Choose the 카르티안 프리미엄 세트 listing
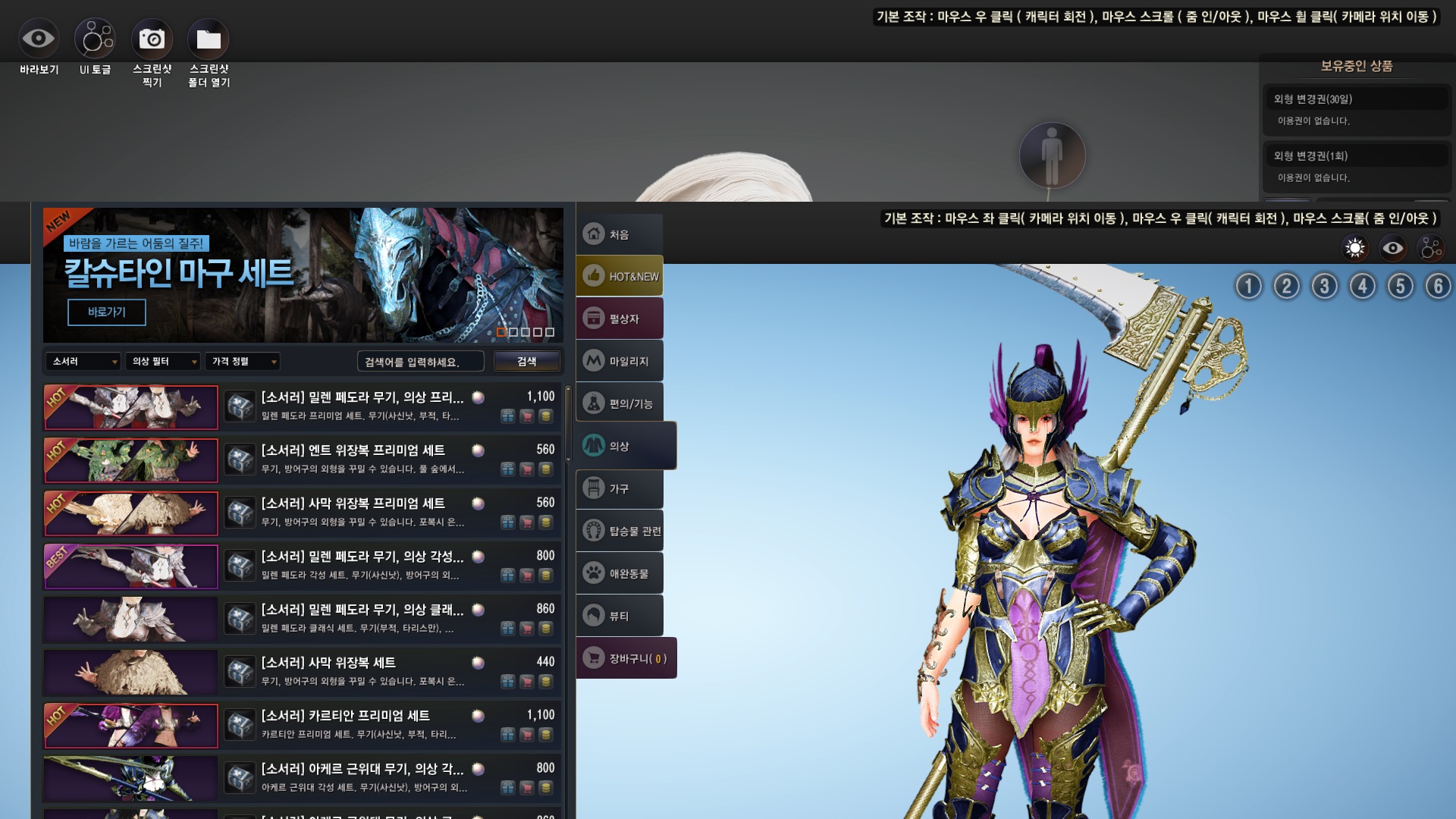The height and width of the screenshot is (819, 1456). point(345,716)
